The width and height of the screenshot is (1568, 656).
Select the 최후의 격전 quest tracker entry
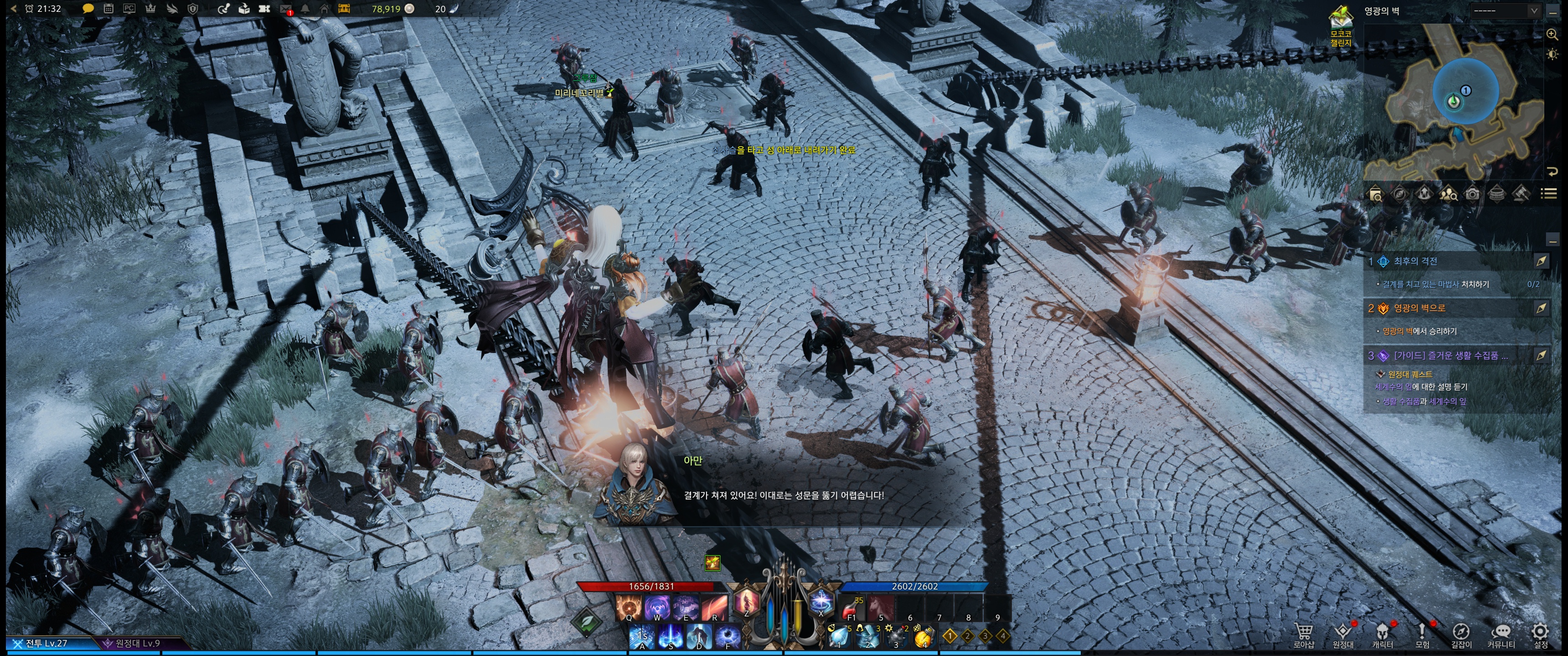coord(1416,261)
